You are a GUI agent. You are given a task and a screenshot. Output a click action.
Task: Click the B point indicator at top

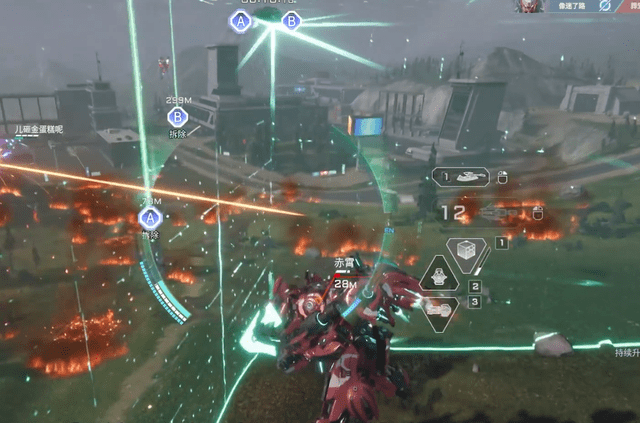point(292,21)
